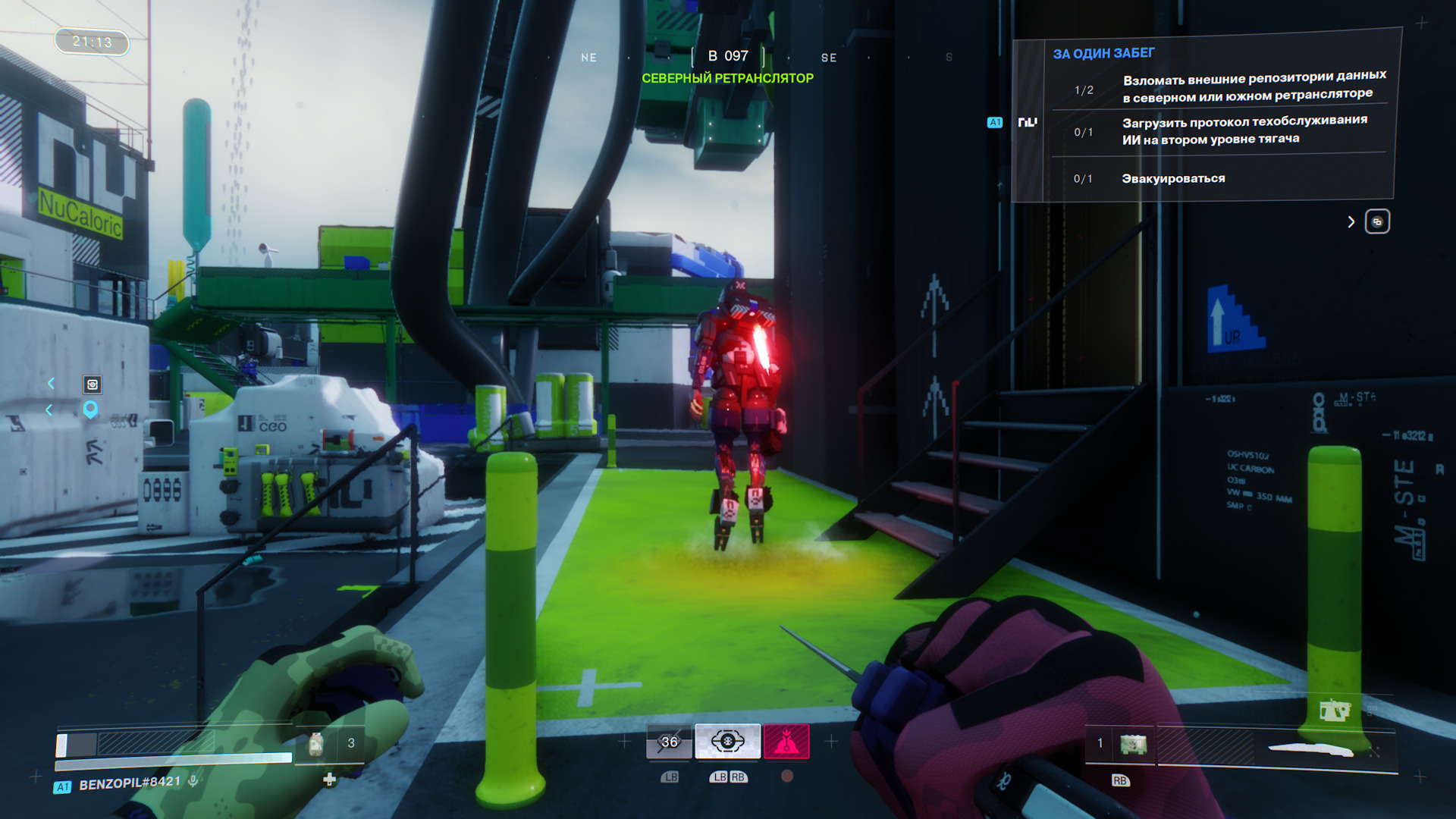Click the square ping icon above the pin
The image size is (1456, 819).
click(x=92, y=384)
